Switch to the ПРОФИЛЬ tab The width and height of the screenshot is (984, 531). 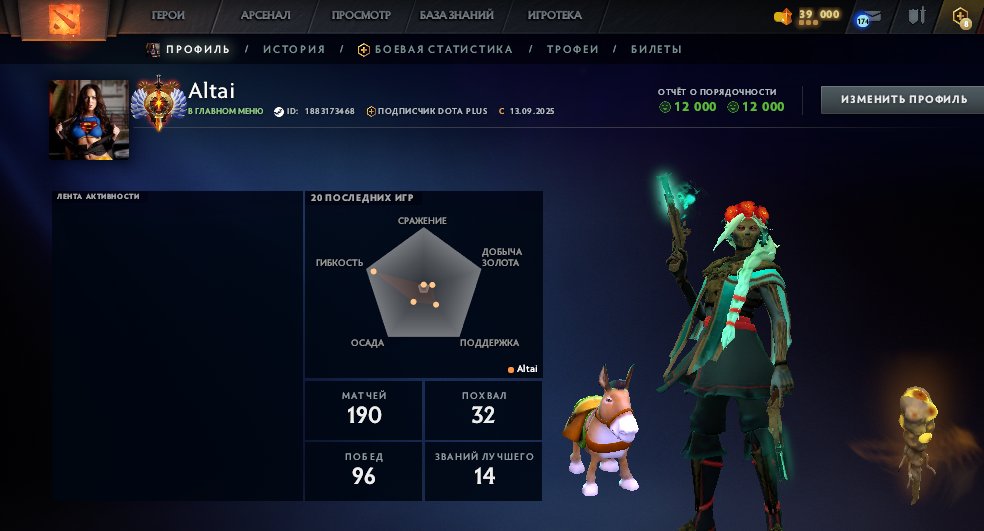tap(197, 49)
